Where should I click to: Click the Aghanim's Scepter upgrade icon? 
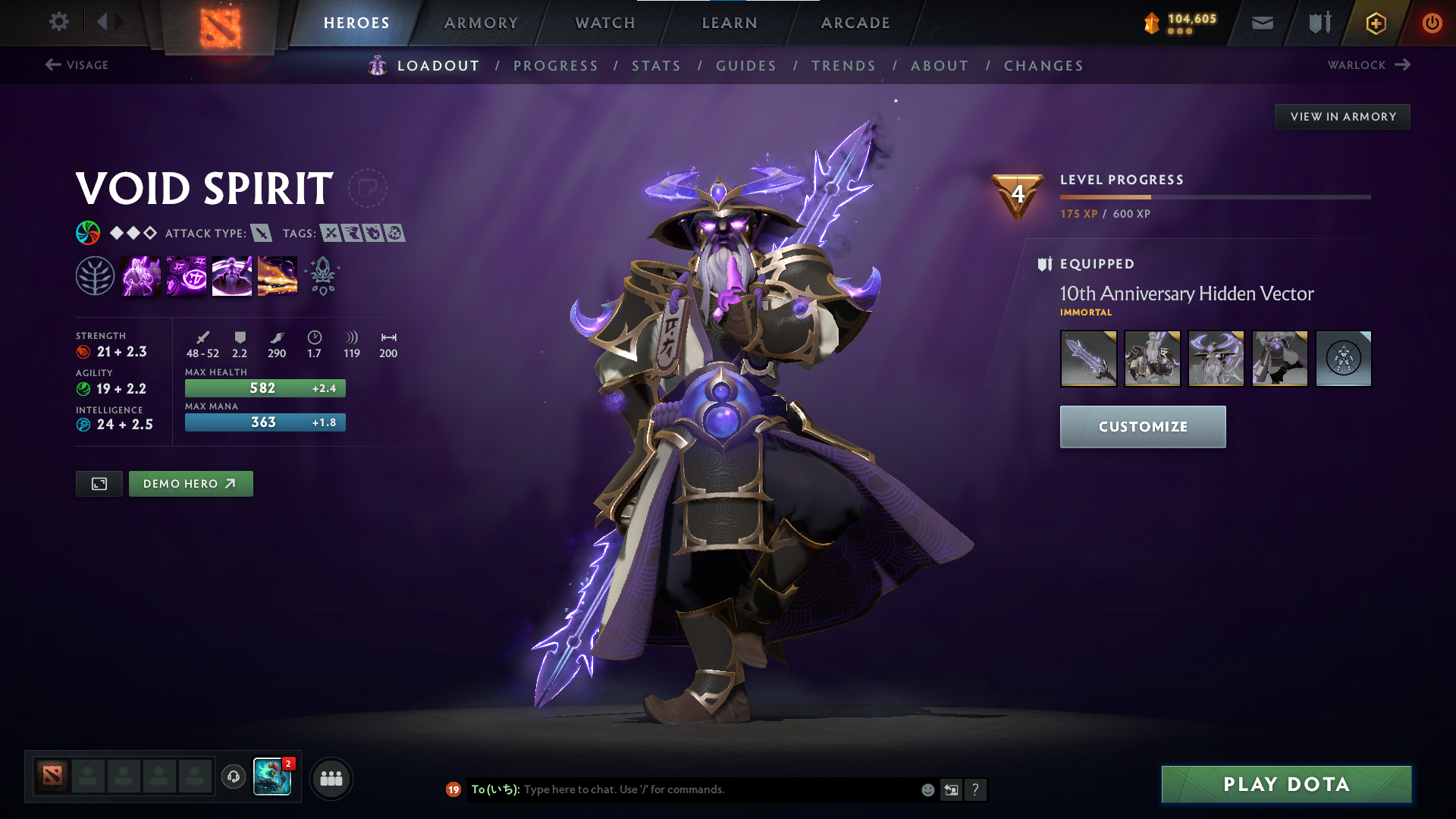tap(322, 275)
